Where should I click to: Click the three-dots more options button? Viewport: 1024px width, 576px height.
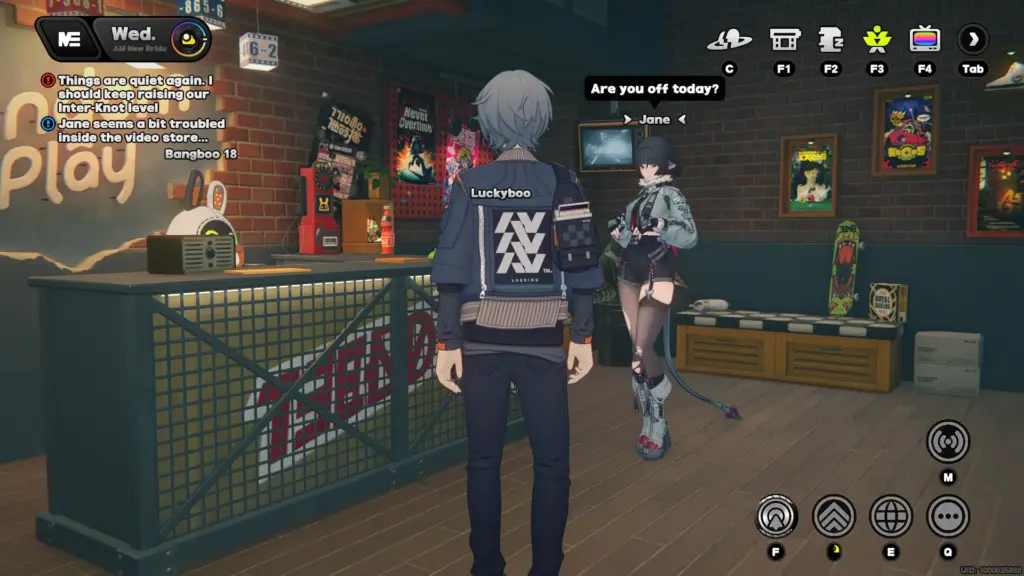(947, 516)
